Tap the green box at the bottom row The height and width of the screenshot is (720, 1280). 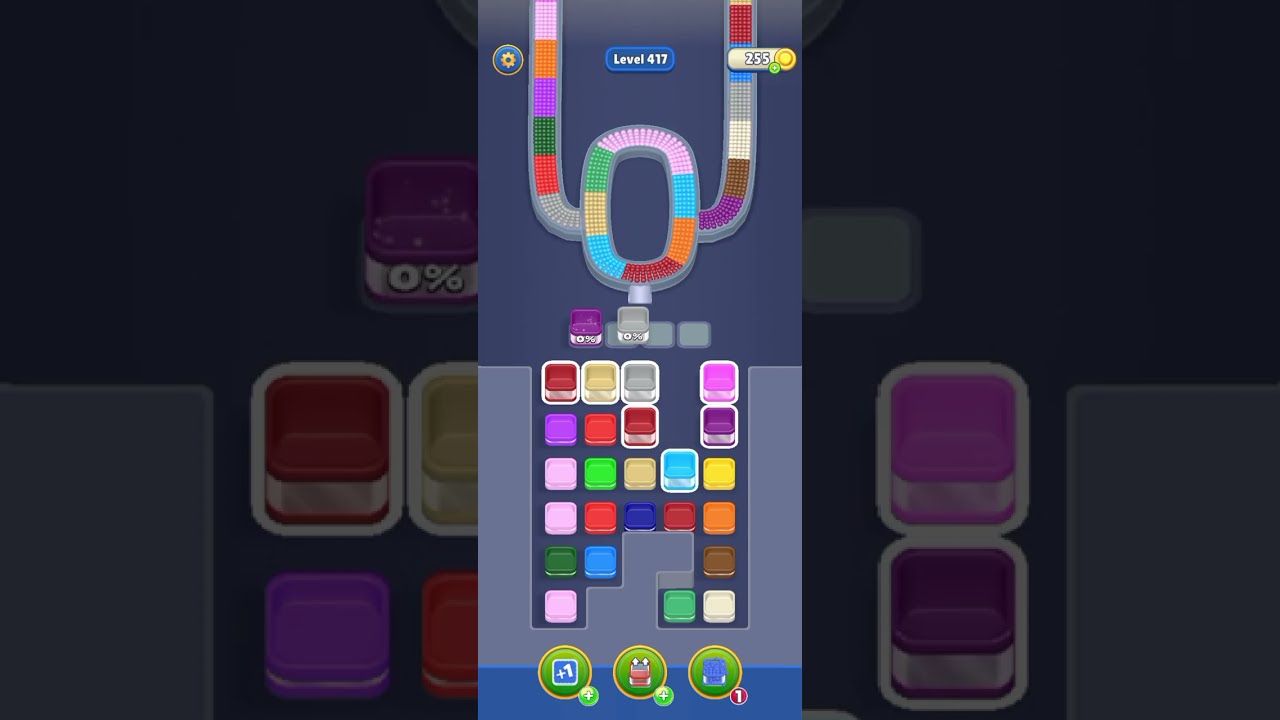coord(679,606)
